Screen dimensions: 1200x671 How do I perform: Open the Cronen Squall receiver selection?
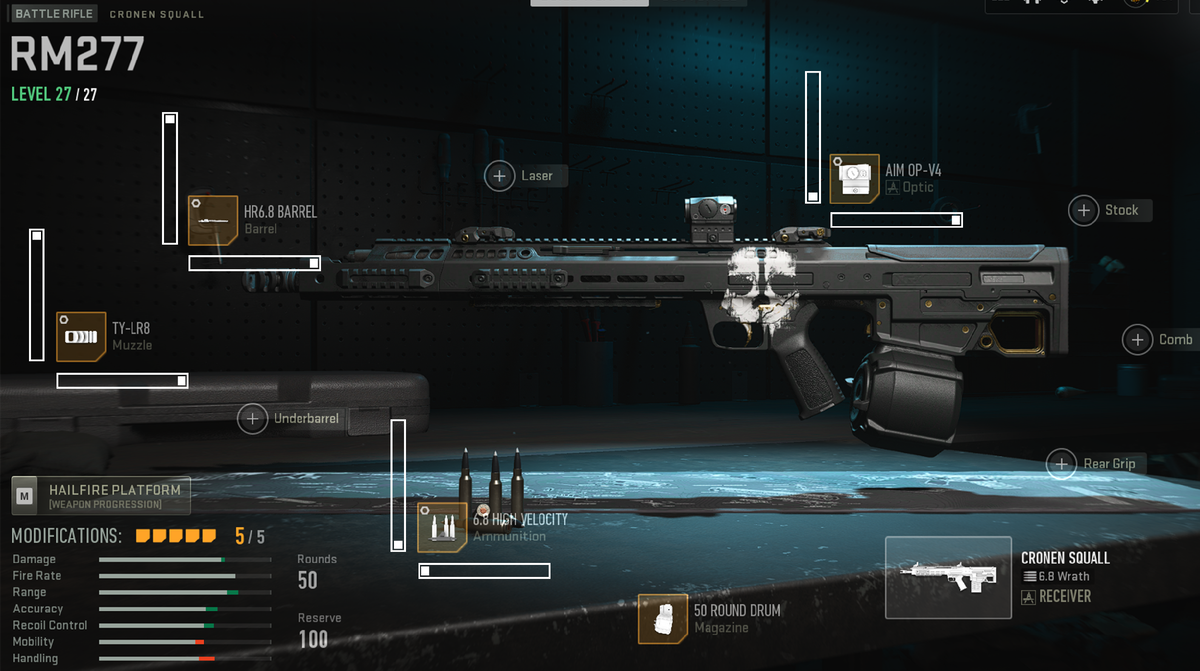point(948,577)
